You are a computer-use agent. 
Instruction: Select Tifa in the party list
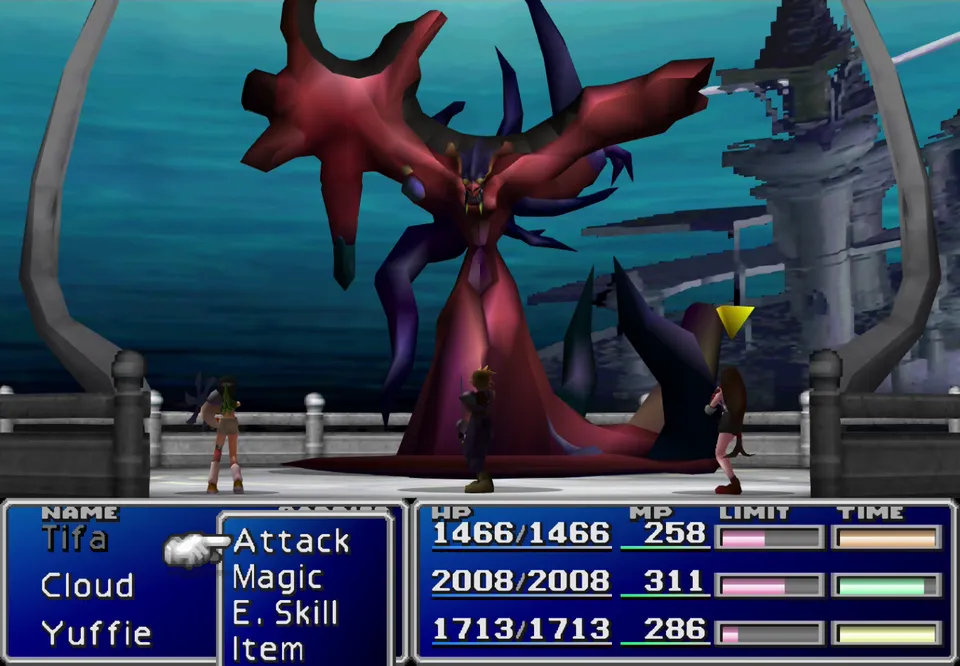tap(75, 539)
